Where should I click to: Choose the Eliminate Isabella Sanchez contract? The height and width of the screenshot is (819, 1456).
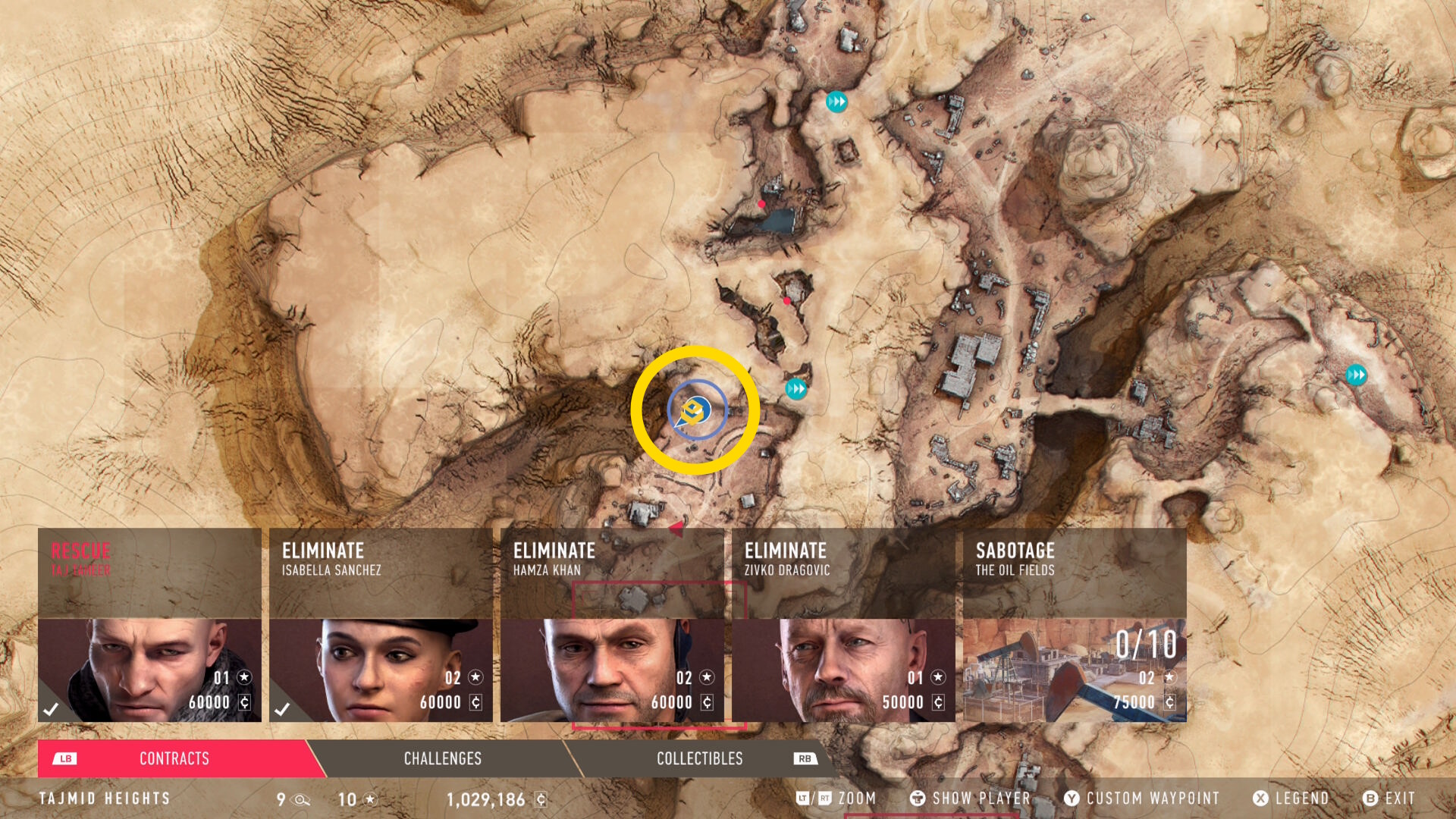pos(381,625)
